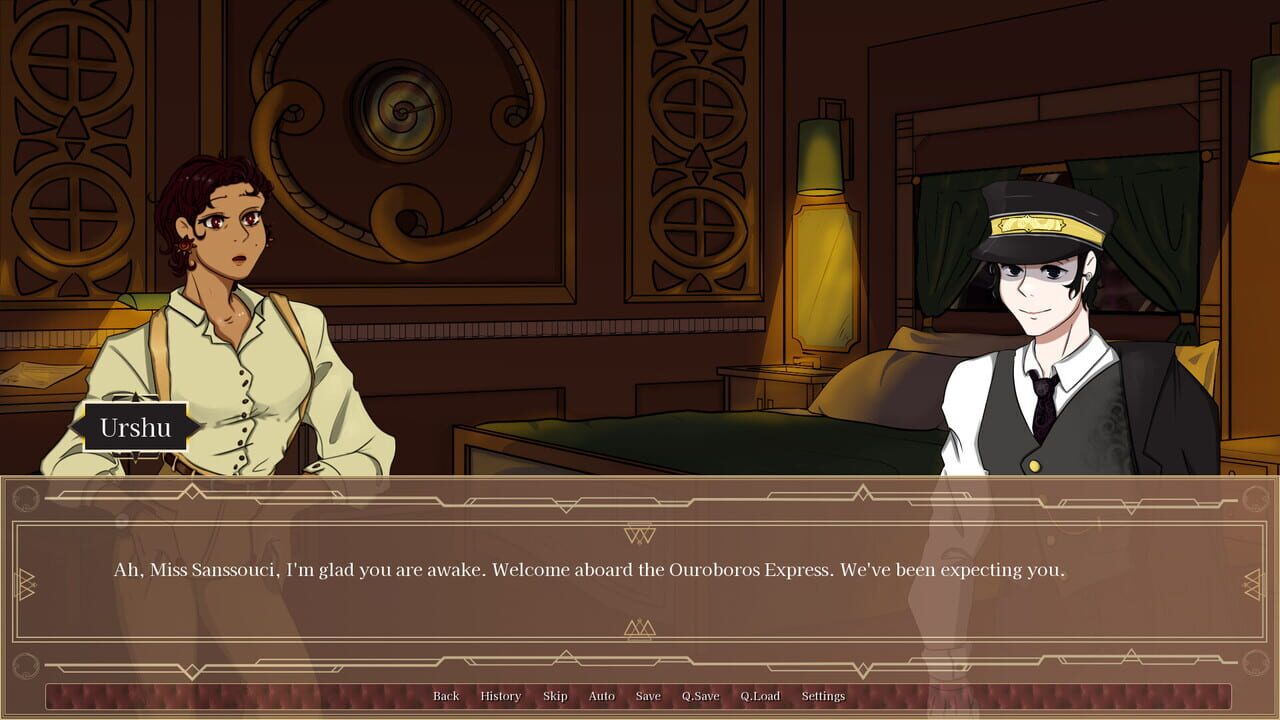
Task: Click the triple-triangle ornament below the dialogue text
Action: (x=638, y=628)
